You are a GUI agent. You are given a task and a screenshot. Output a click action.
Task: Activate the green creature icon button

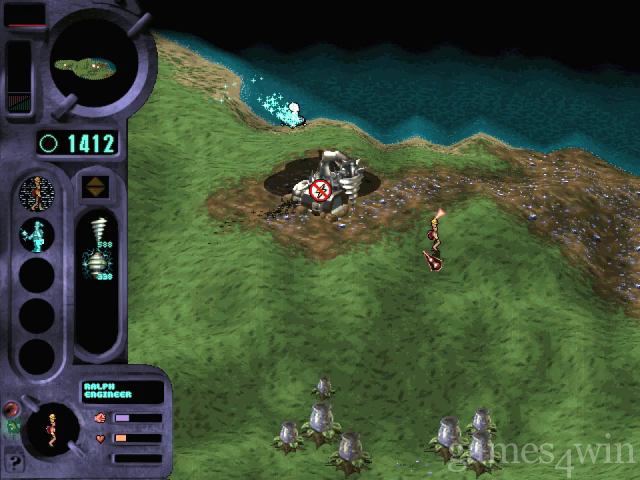12,427
